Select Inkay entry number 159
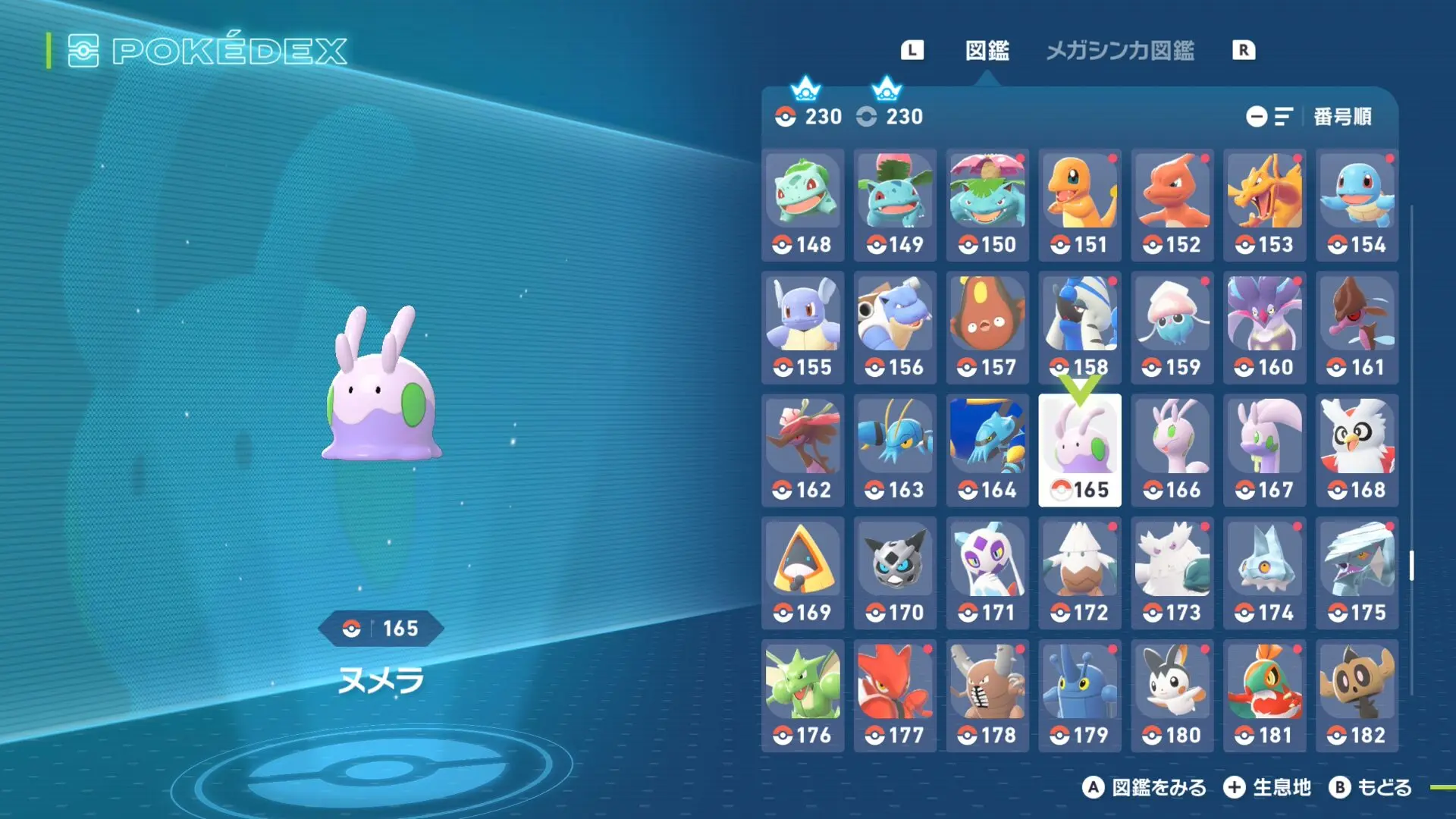The height and width of the screenshot is (819, 1456). [1172, 328]
